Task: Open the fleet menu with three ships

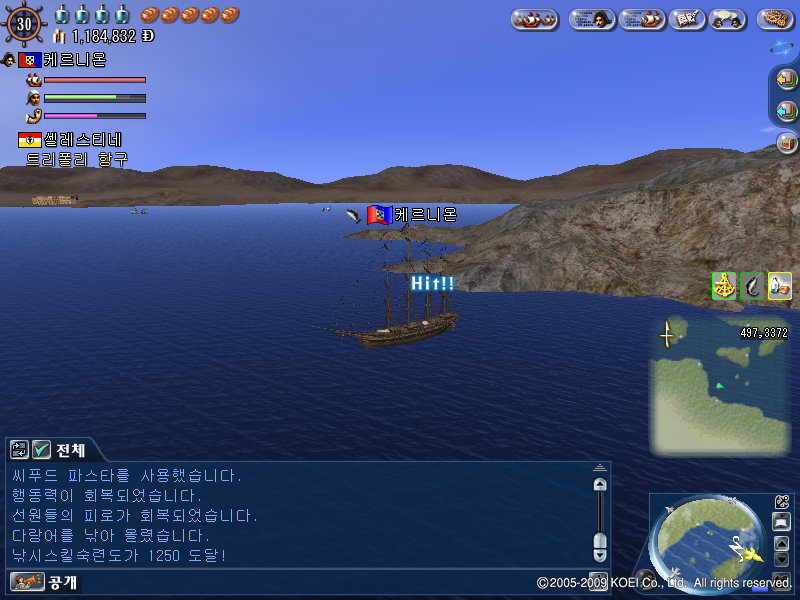Action: click(535, 19)
